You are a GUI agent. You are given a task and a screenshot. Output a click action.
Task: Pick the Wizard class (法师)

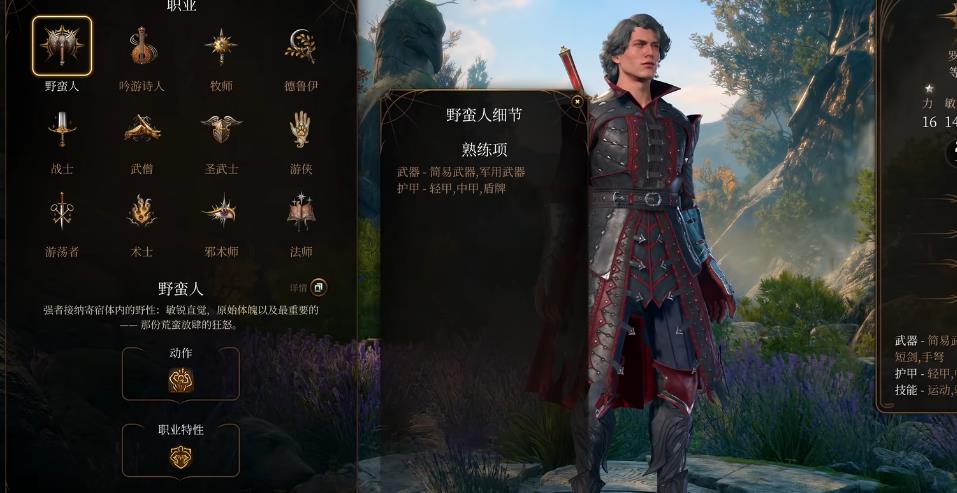click(x=300, y=211)
